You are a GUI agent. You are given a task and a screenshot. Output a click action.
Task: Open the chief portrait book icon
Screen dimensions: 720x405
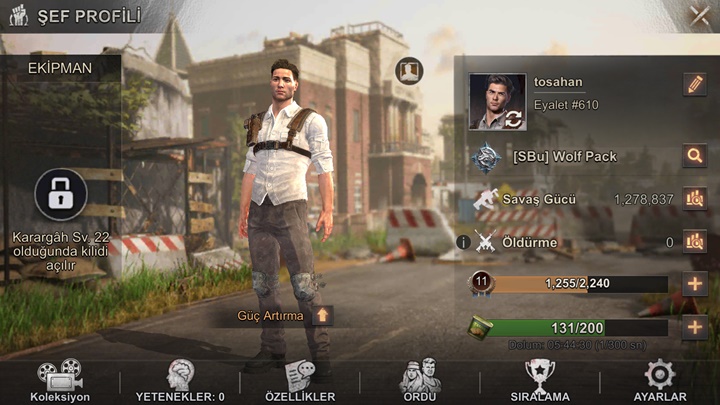coord(409,71)
